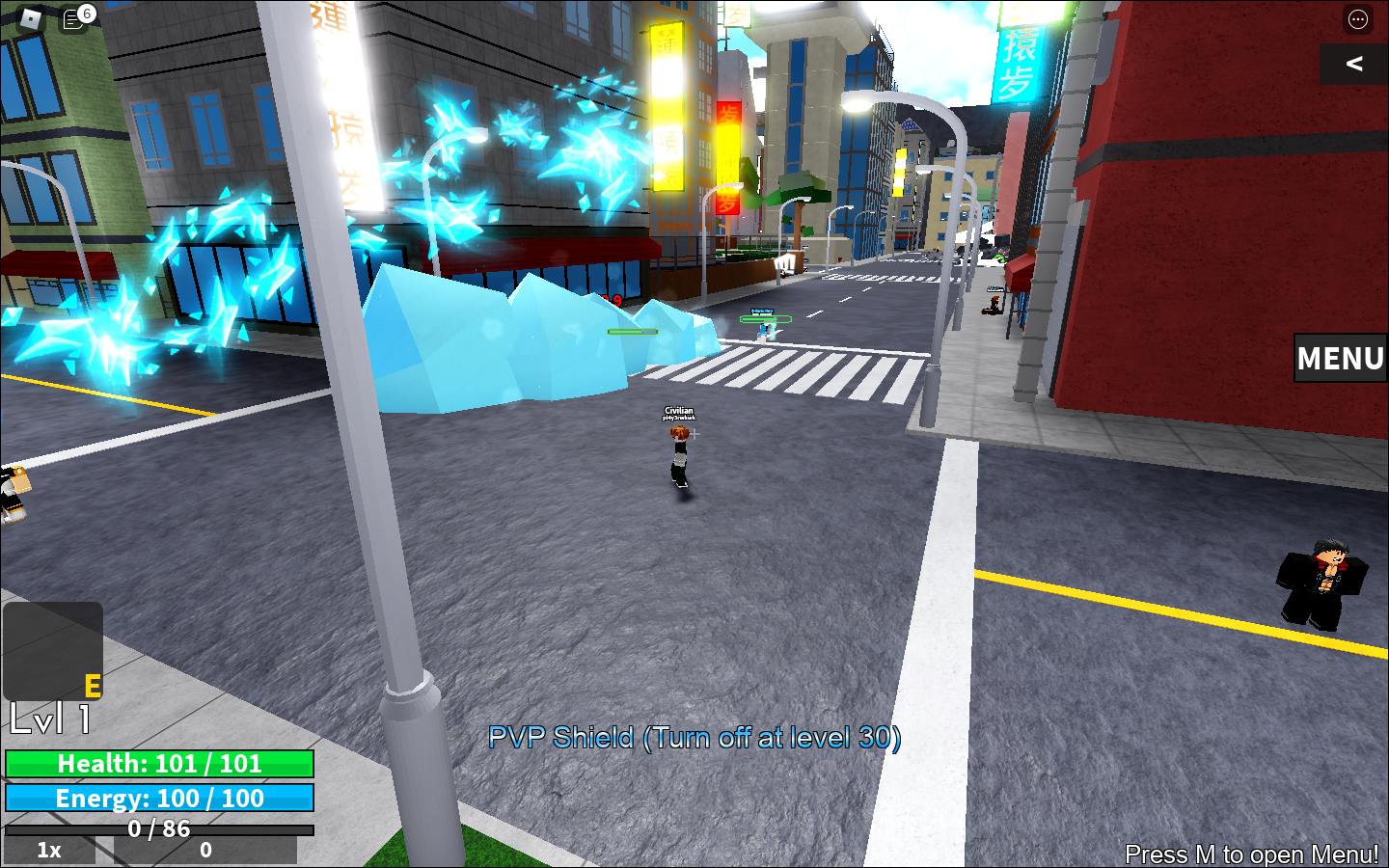1389x868 pixels.
Task: Open the ellipsis options icon top-right
Action: click(1357, 20)
